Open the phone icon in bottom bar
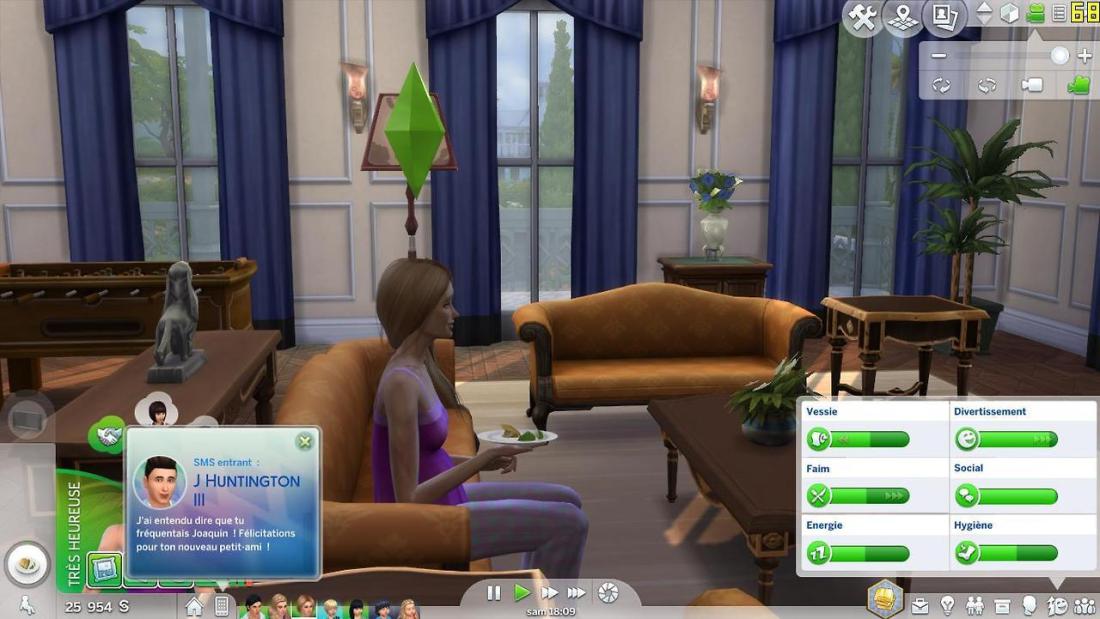The image size is (1100, 619). pos(222,606)
